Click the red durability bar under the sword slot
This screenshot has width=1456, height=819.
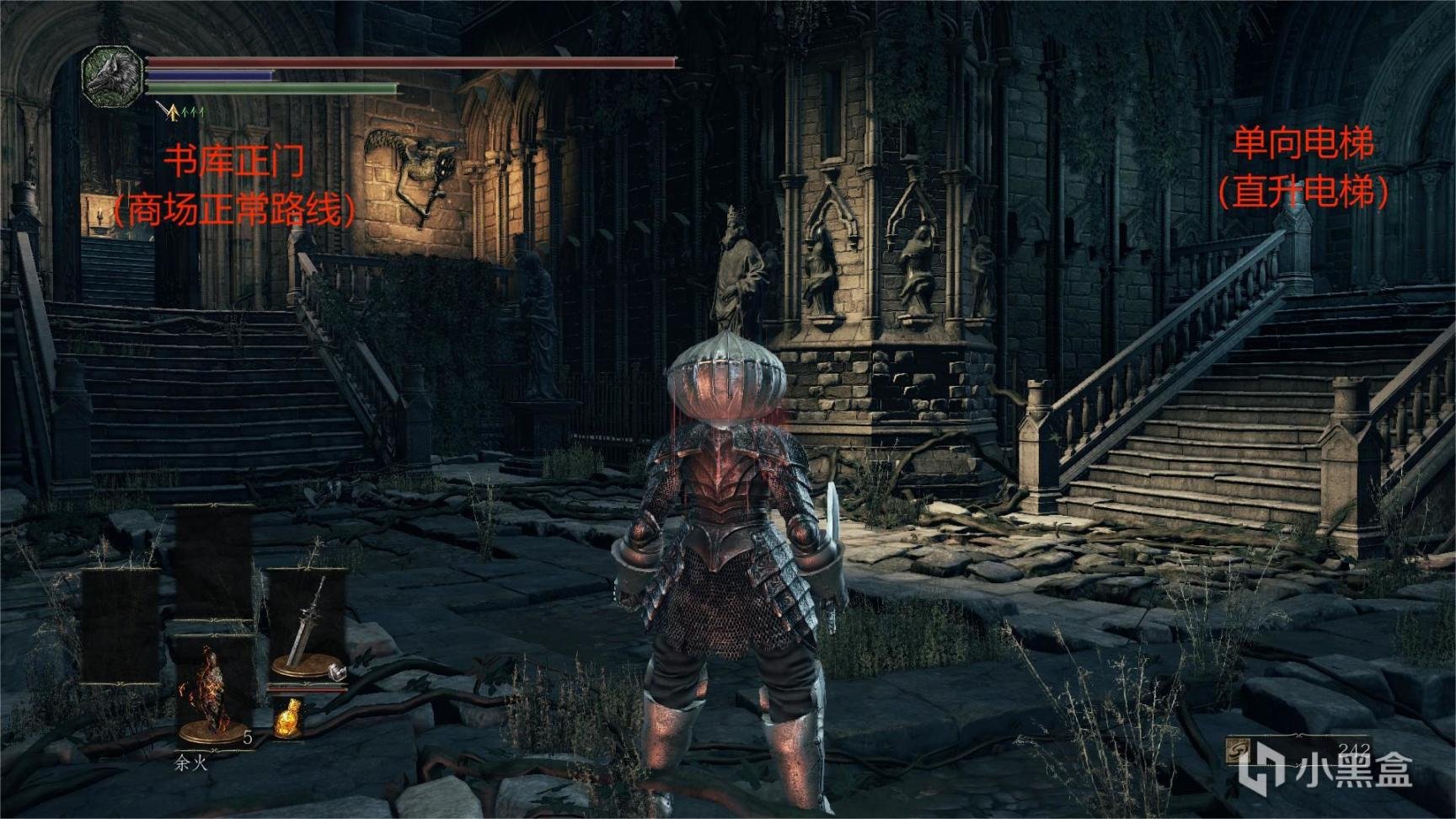[306, 689]
